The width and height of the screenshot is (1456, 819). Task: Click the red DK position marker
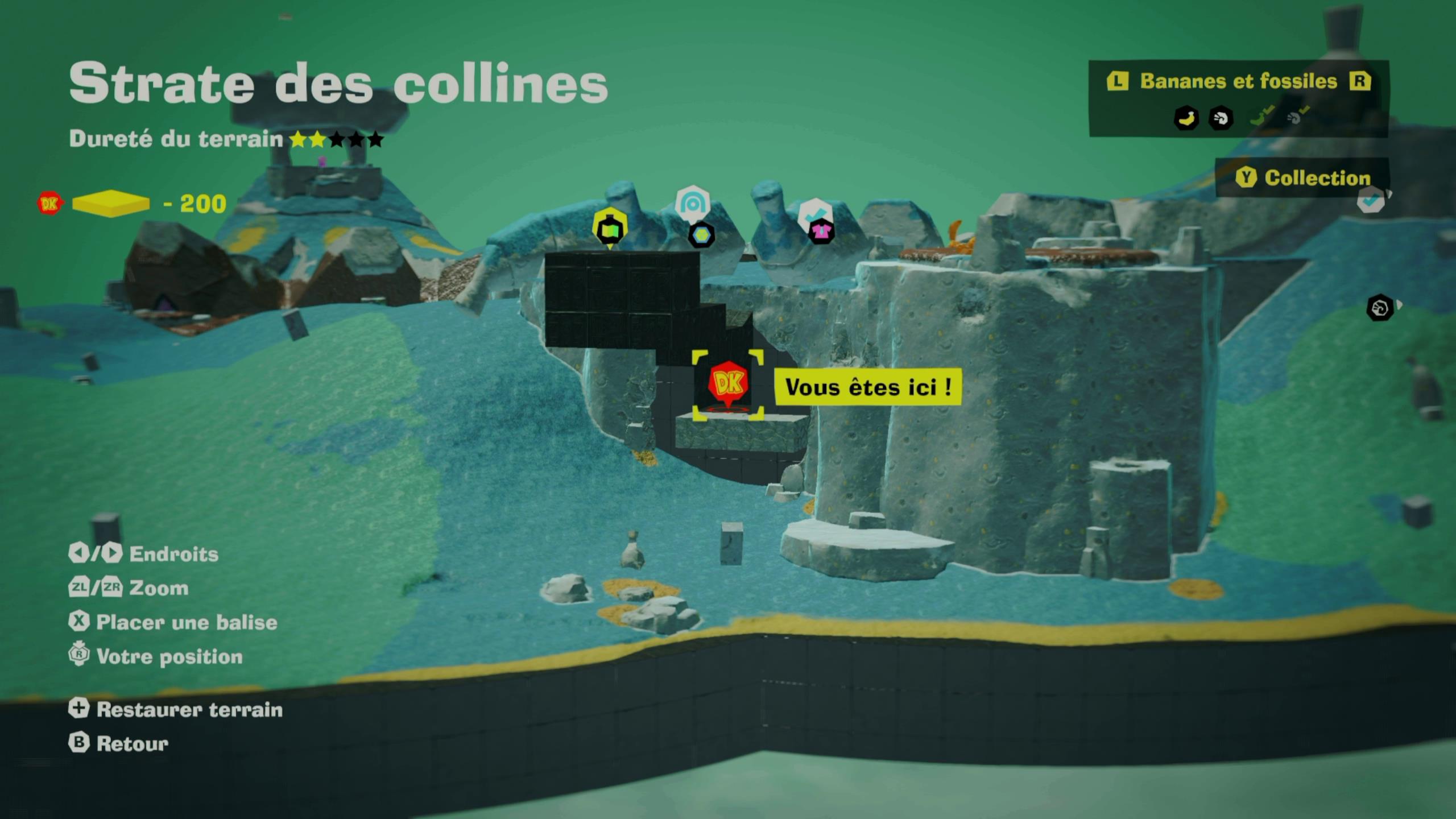click(x=728, y=383)
